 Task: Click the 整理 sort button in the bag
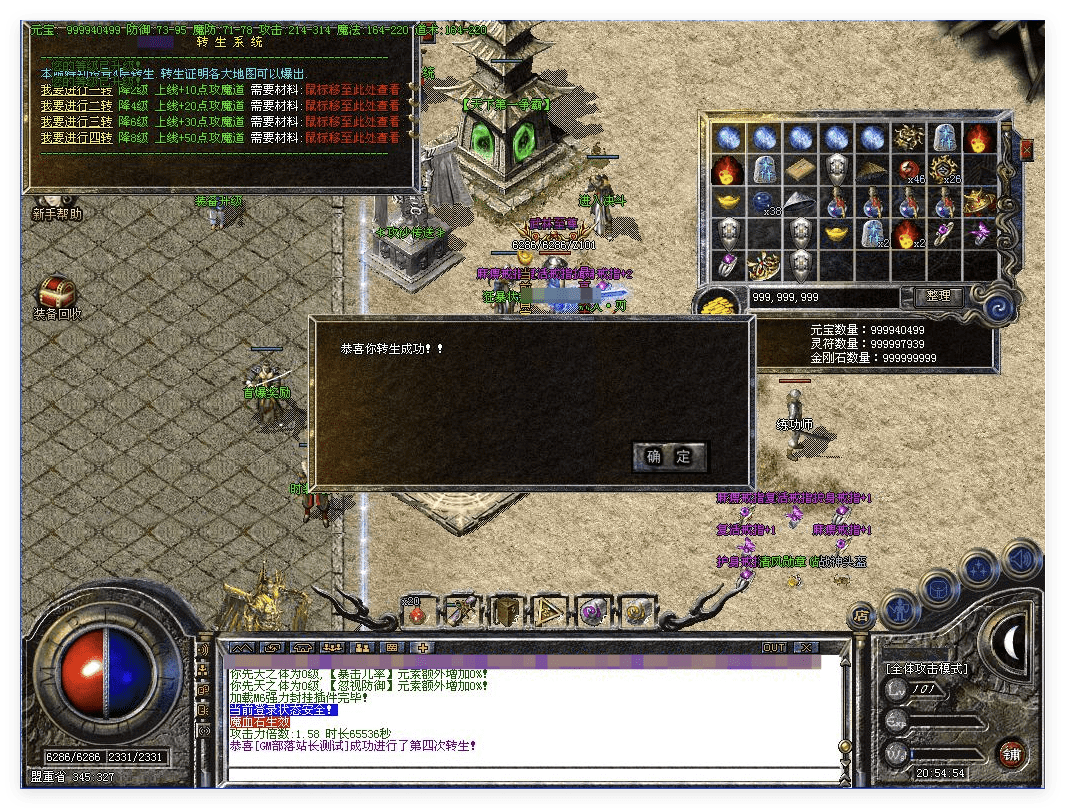pyautogui.click(x=938, y=297)
